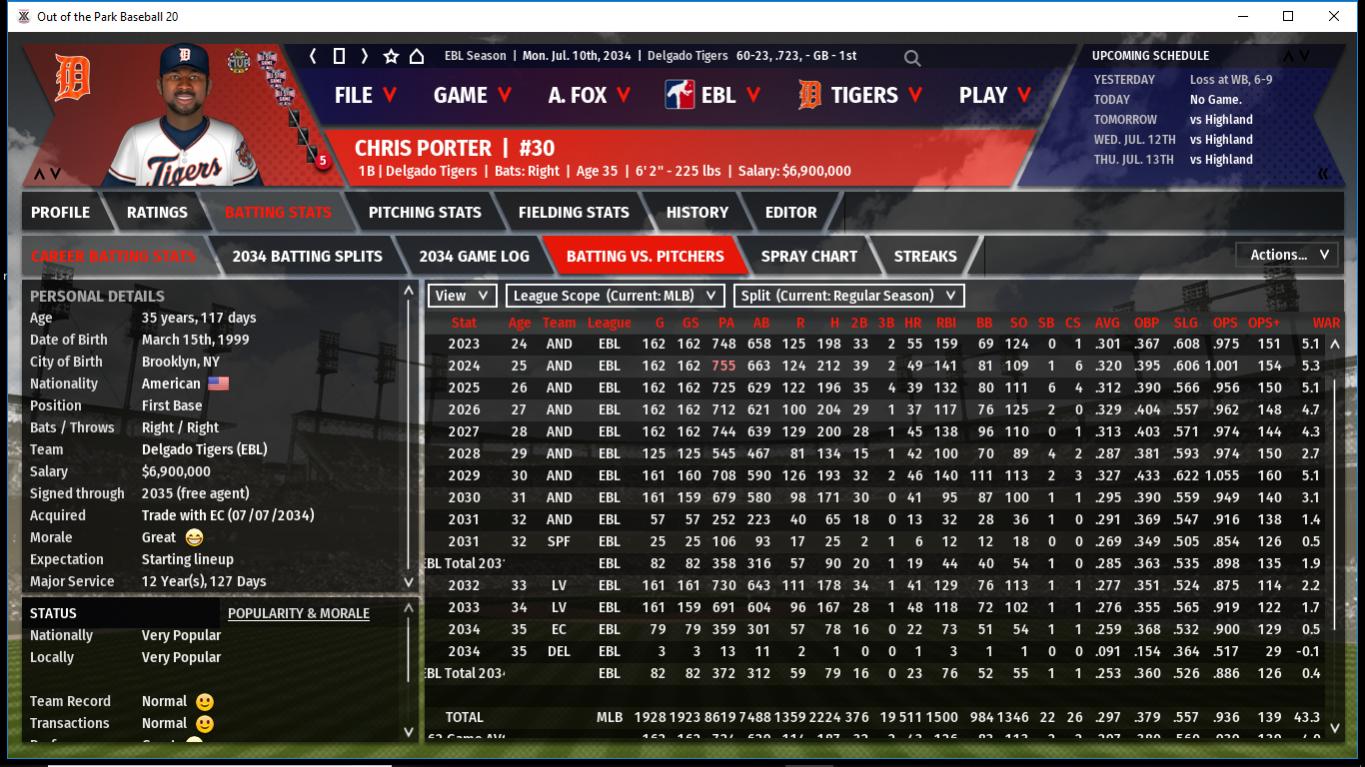View the HISTORY tab
This screenshot has width=1365, height=767.
point(697,212)
